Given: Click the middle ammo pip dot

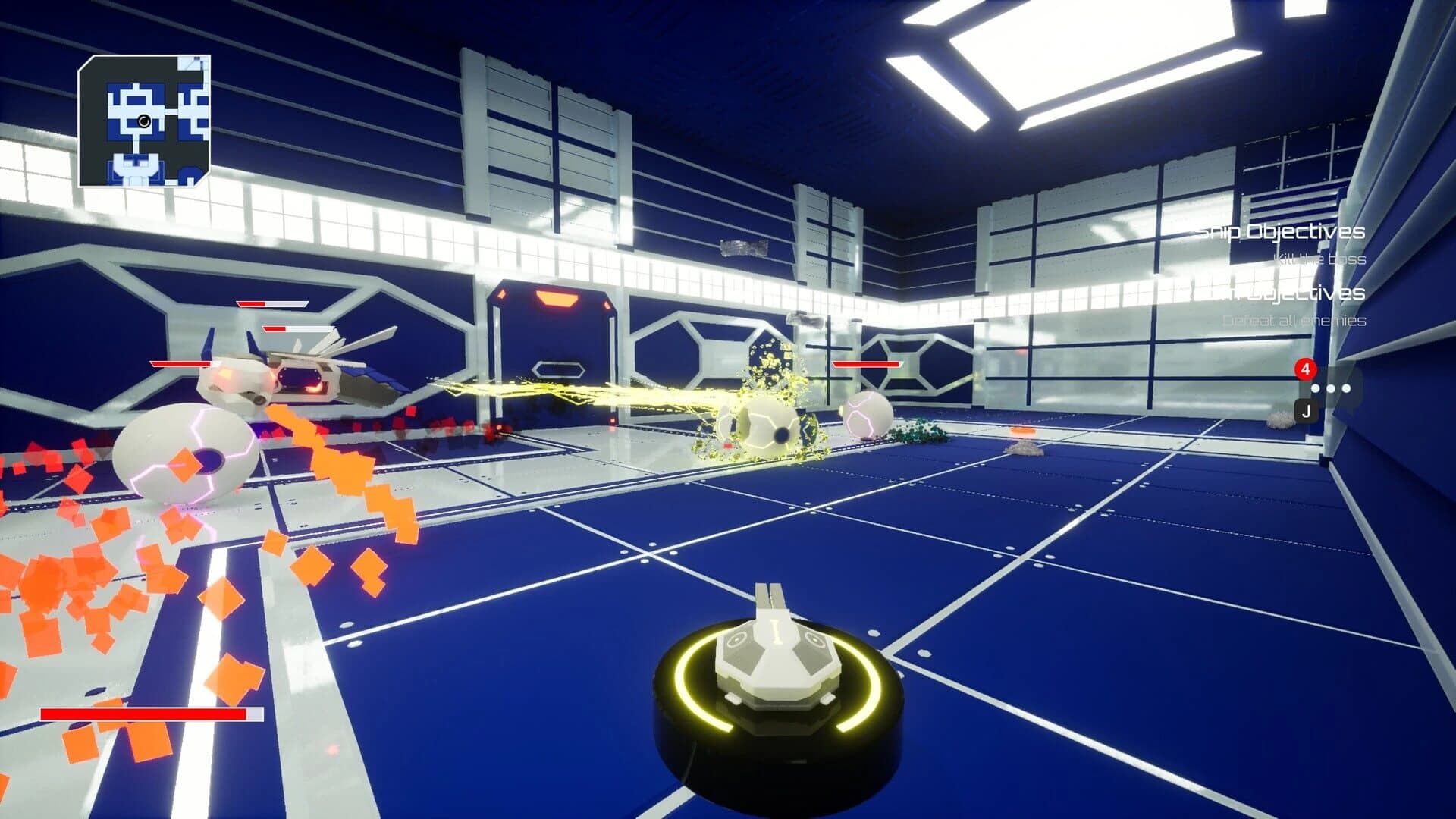Looking at the screenshot, I should pyautogui.click(x=1332, y=388).
